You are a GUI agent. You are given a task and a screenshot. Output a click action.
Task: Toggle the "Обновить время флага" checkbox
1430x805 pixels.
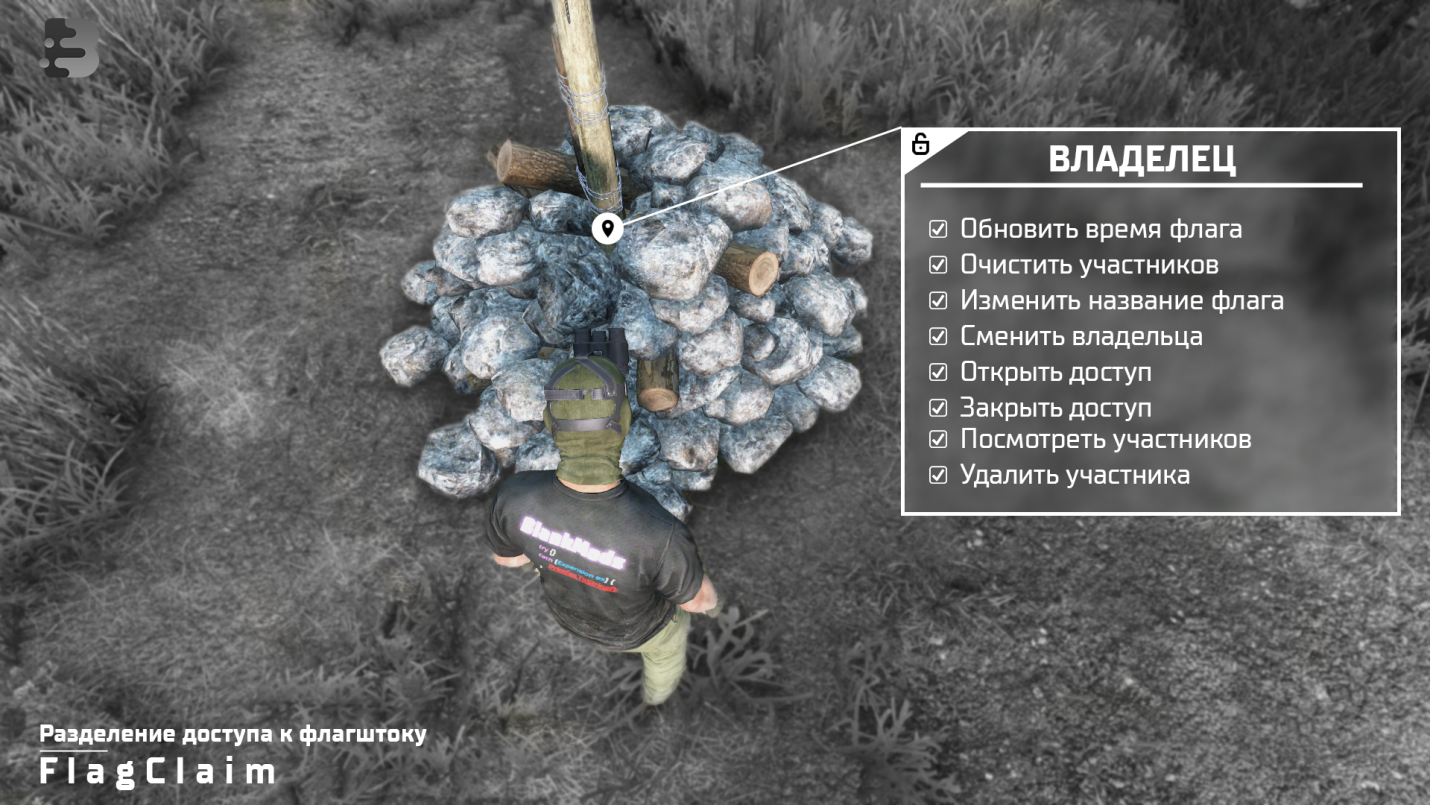pyautogui.click(x=938, y=229)
